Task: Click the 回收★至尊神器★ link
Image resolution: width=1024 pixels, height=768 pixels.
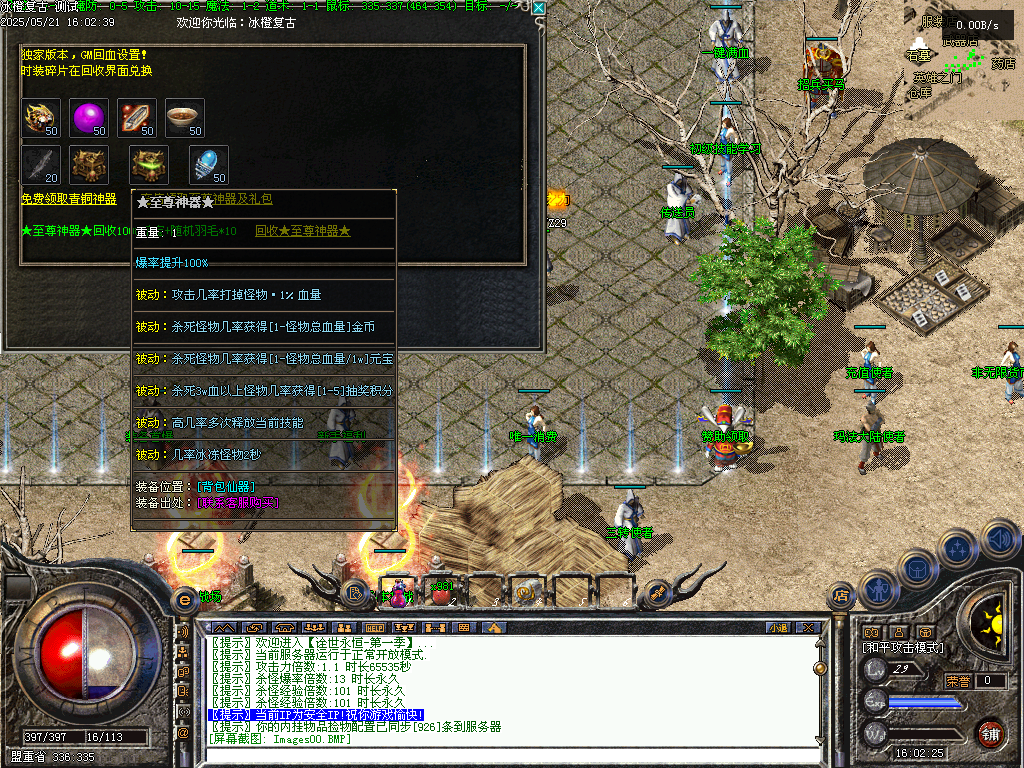Action: tap(302, 231)
